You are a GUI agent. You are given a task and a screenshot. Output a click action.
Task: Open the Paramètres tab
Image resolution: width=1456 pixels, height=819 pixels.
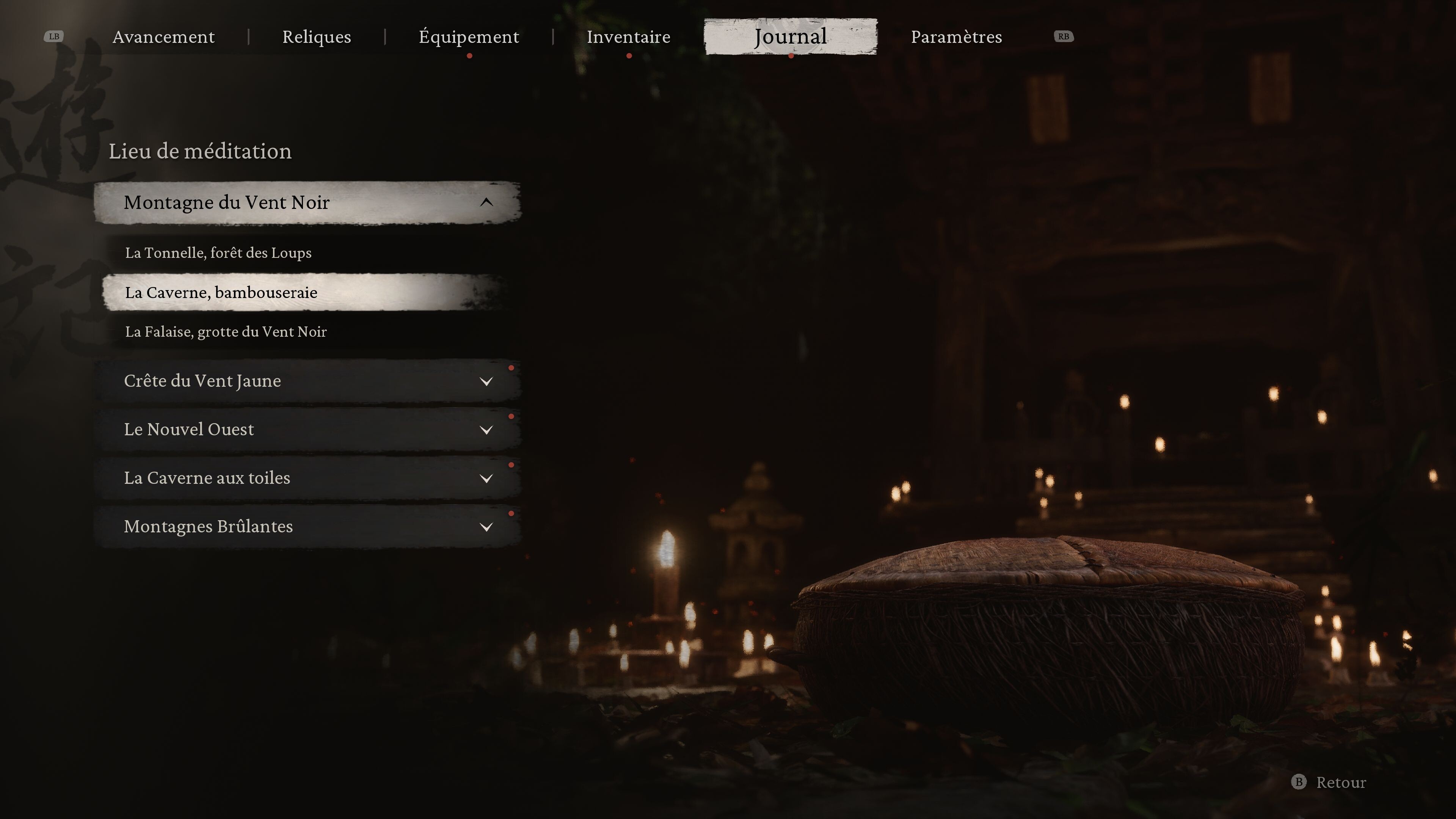tap(956, 37)
